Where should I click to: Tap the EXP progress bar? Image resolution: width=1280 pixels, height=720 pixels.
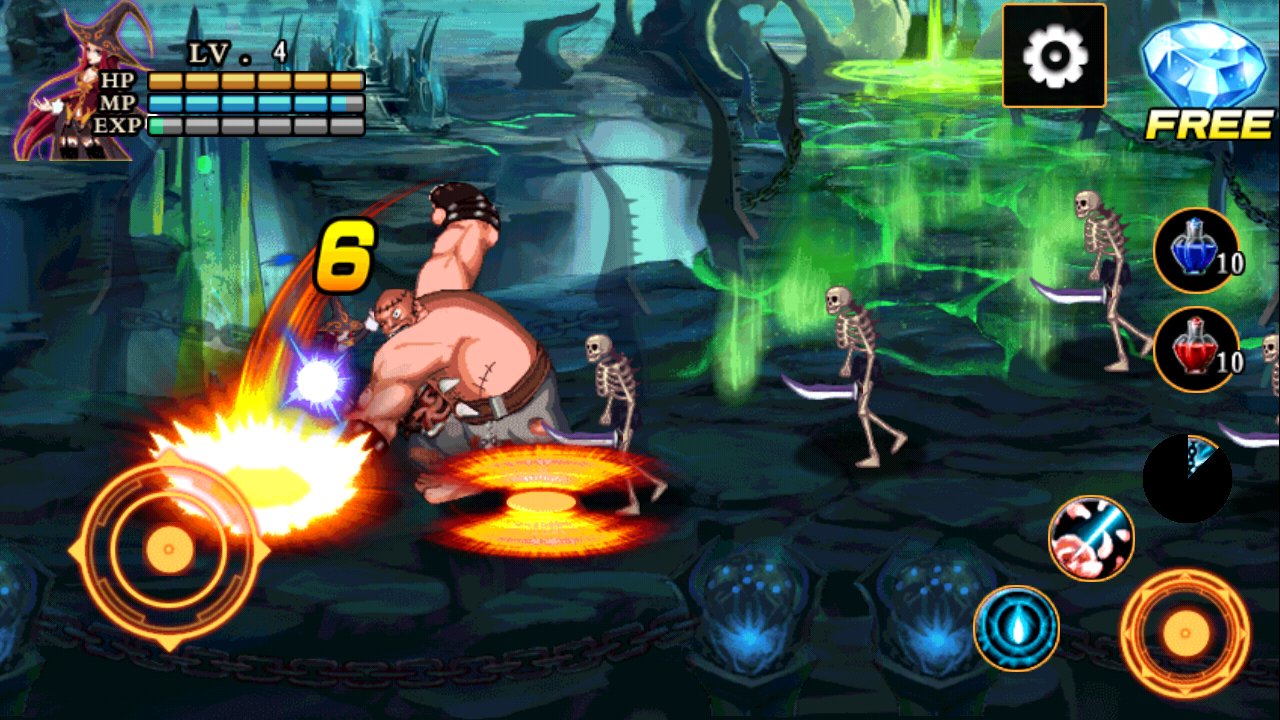255,124
